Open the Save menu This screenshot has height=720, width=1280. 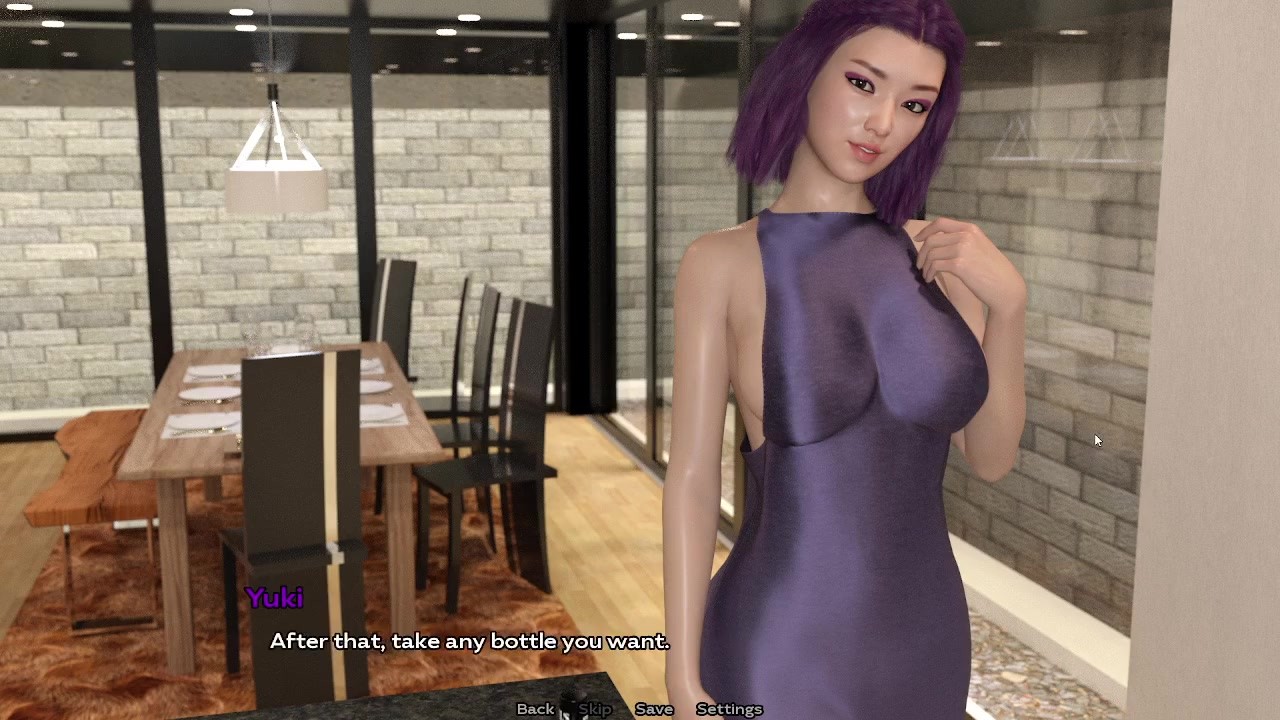(x=654, y=709)
